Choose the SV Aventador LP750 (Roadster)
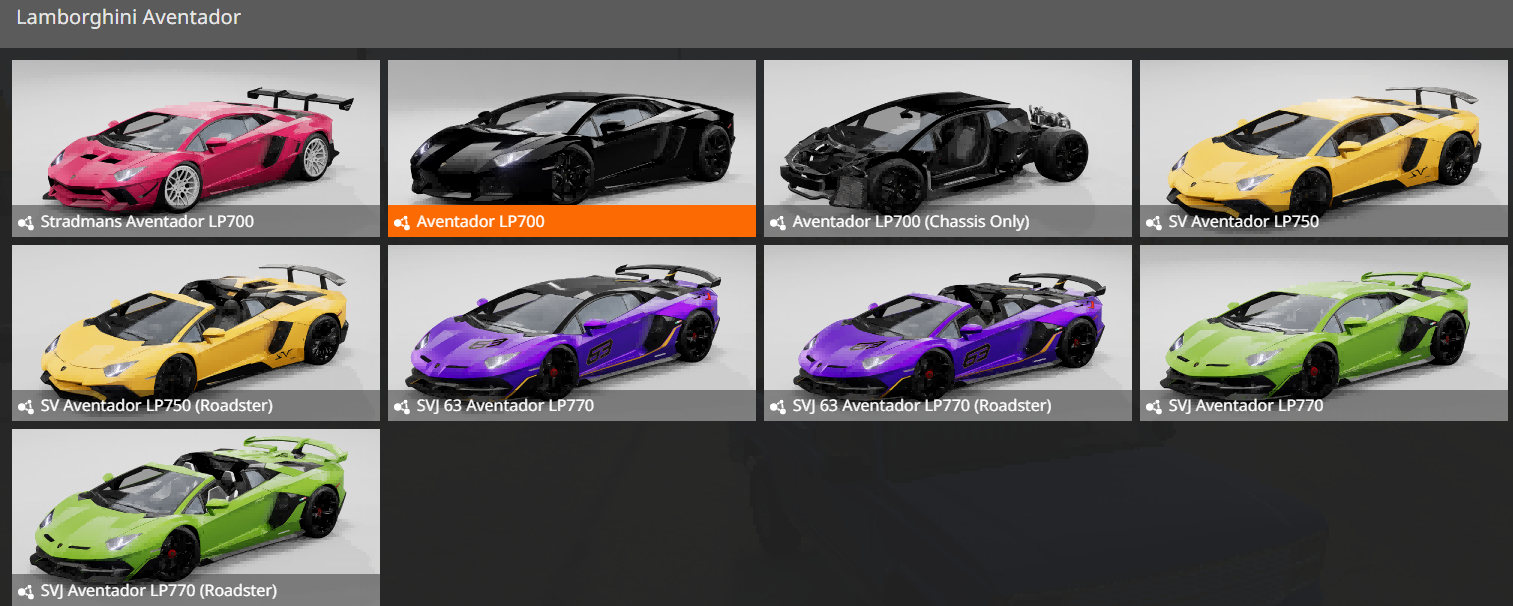The image size is (1513, 606). point(196,333)
